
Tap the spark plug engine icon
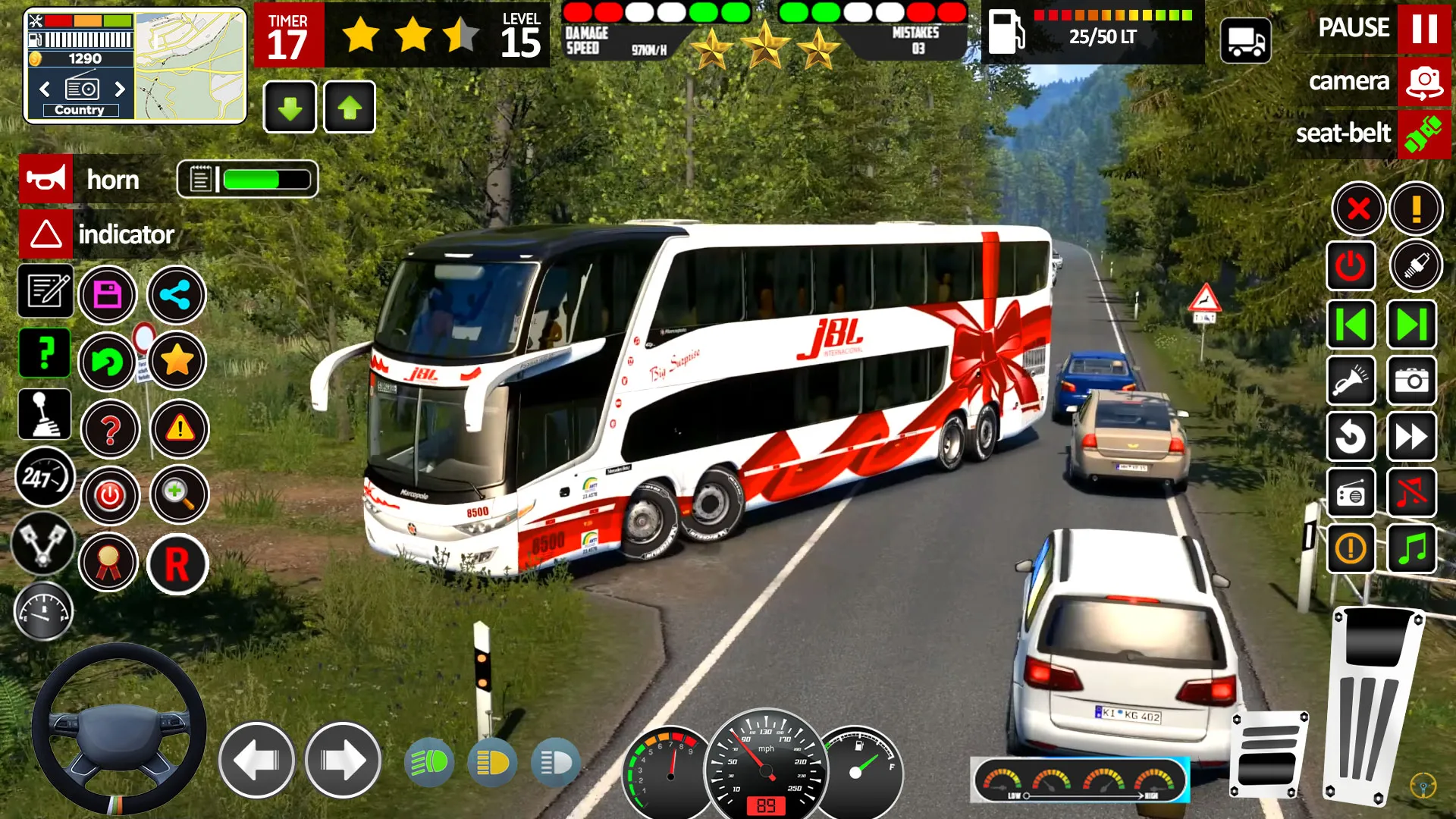click(1412, 266)
